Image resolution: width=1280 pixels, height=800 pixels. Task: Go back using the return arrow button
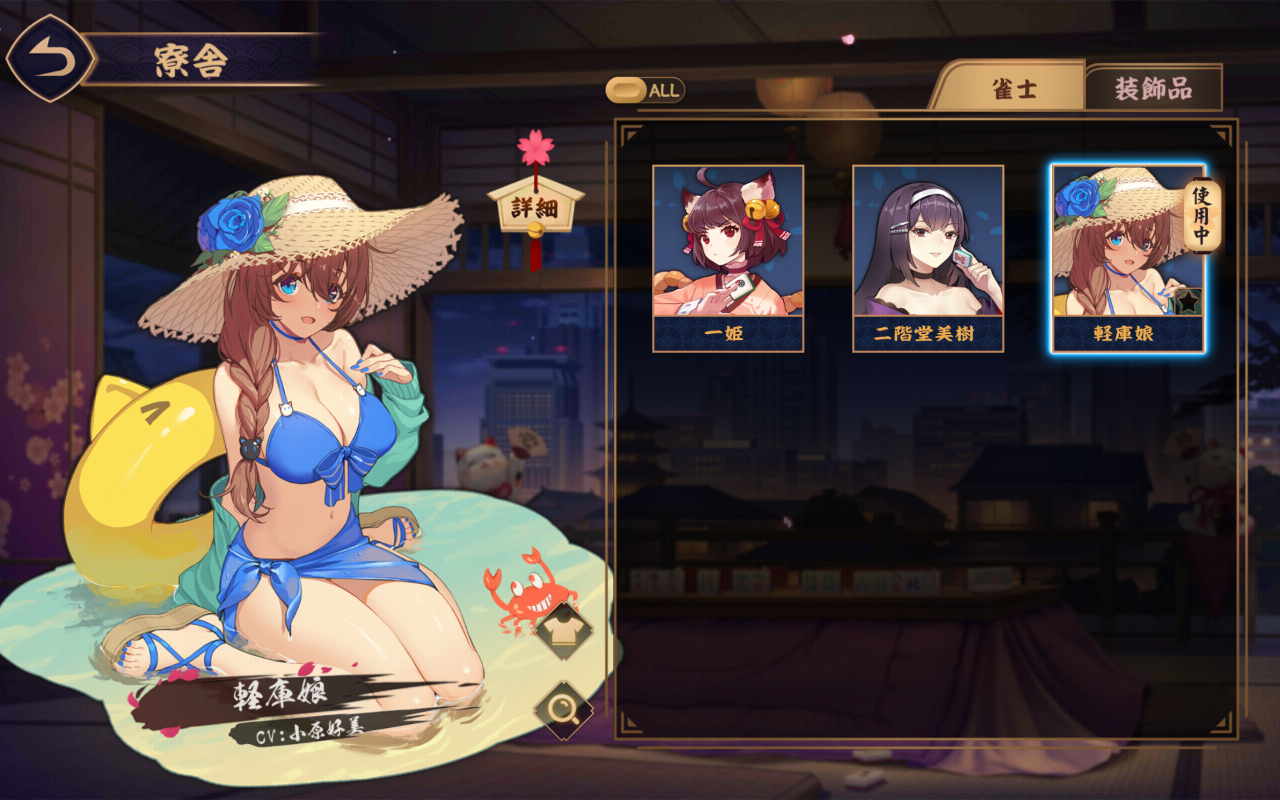(x=51, y=58)
